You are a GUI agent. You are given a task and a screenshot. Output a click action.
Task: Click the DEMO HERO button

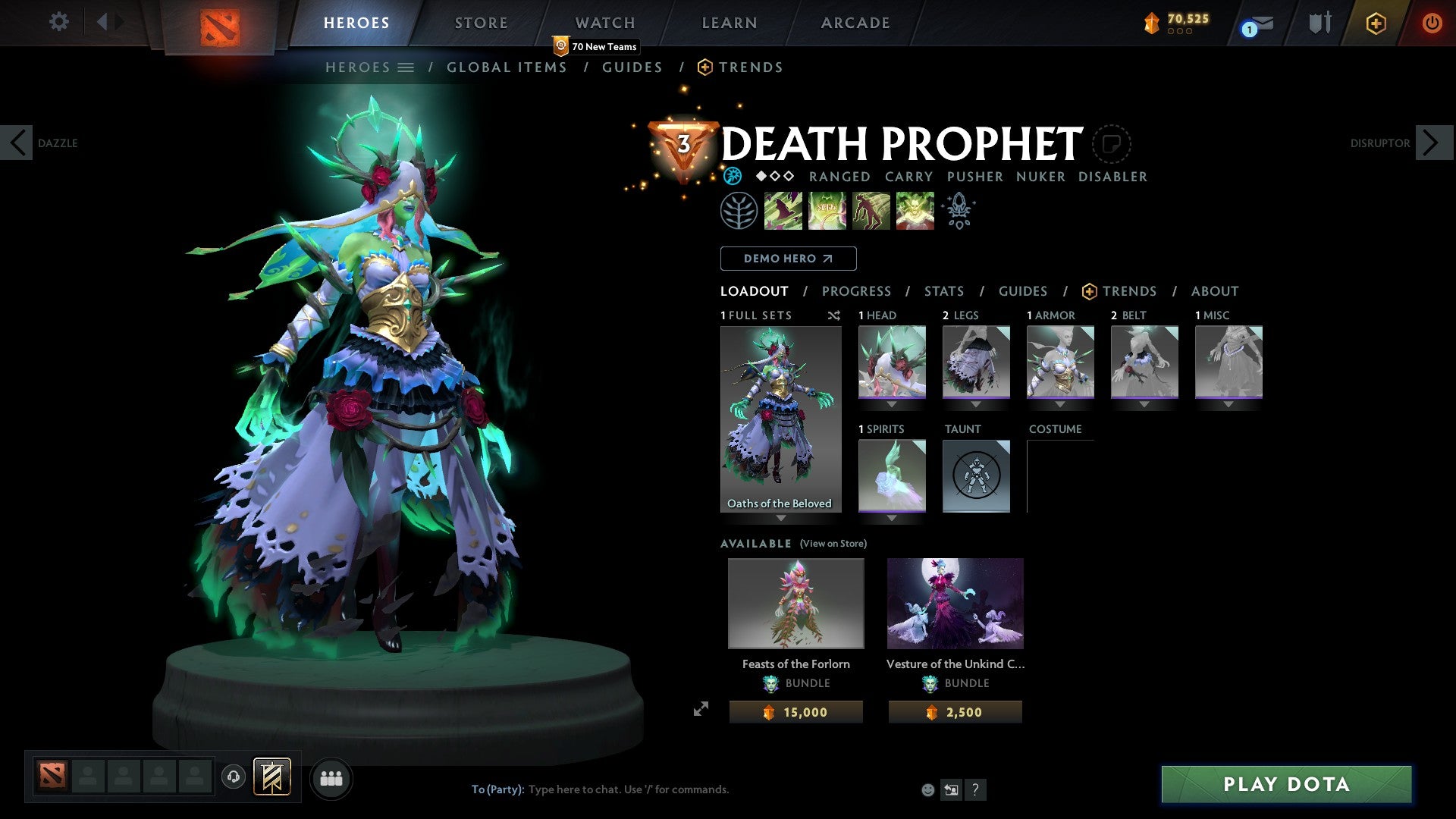point(787,259)
